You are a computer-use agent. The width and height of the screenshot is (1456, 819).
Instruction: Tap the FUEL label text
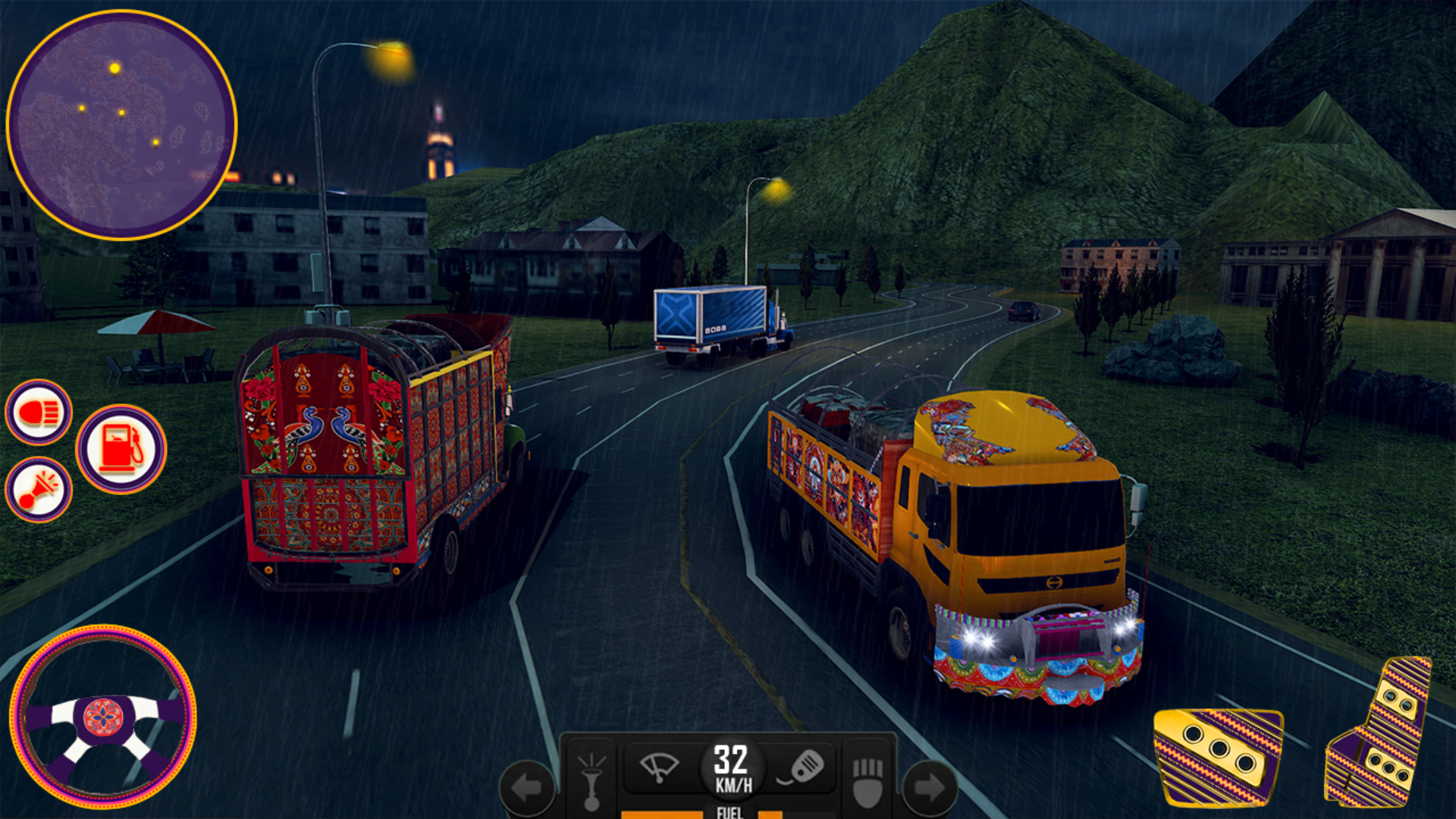[x=729, y=812]
